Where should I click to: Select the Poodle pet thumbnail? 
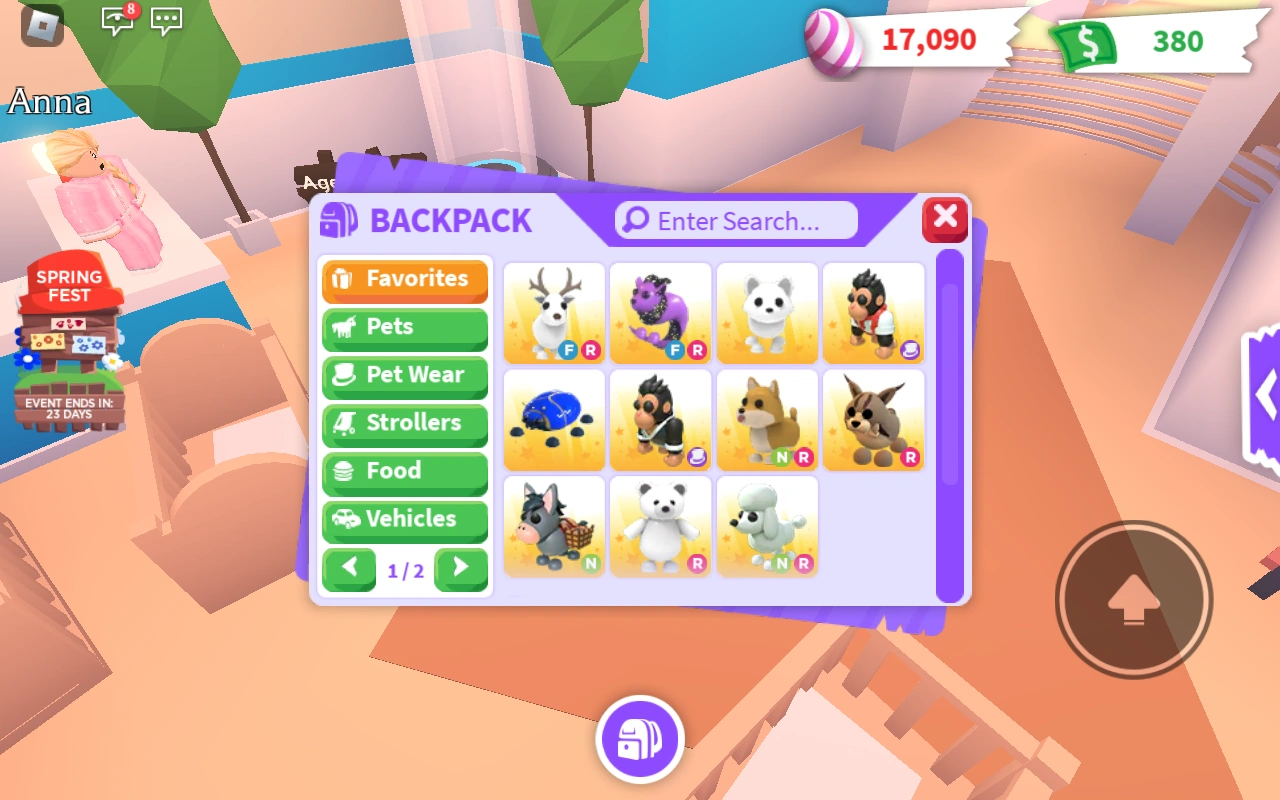[x=767, y=525]
